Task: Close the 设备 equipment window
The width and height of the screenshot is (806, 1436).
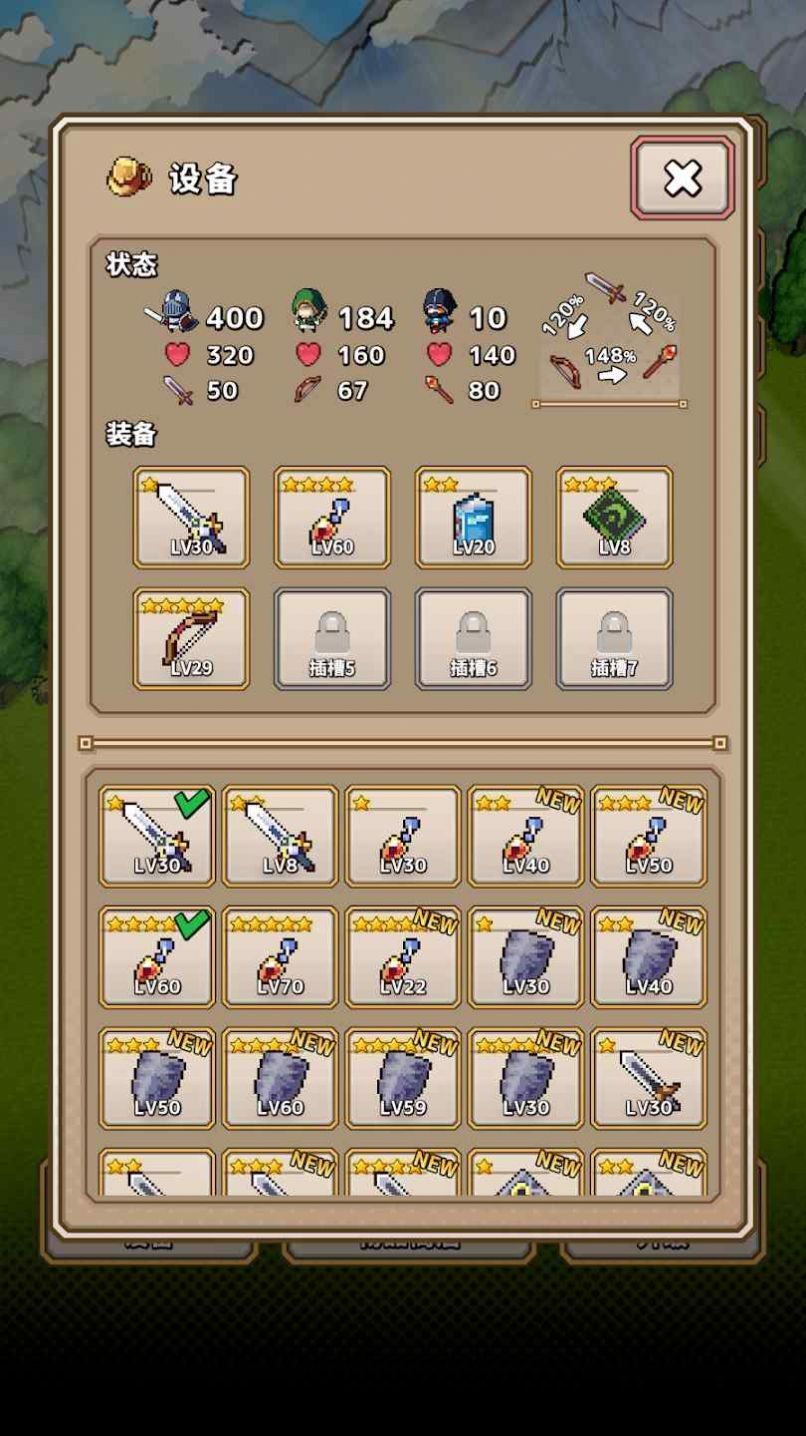Action: pyautogui.click(x=682, y=178)
